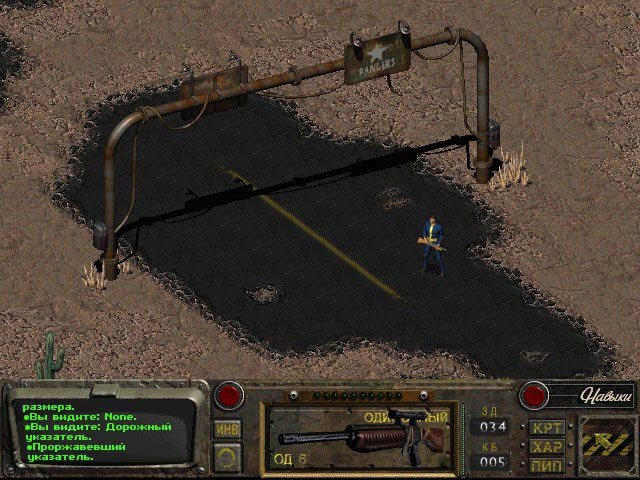
Task: Open inventory with the ИНВ button
Action: [227, 429]
